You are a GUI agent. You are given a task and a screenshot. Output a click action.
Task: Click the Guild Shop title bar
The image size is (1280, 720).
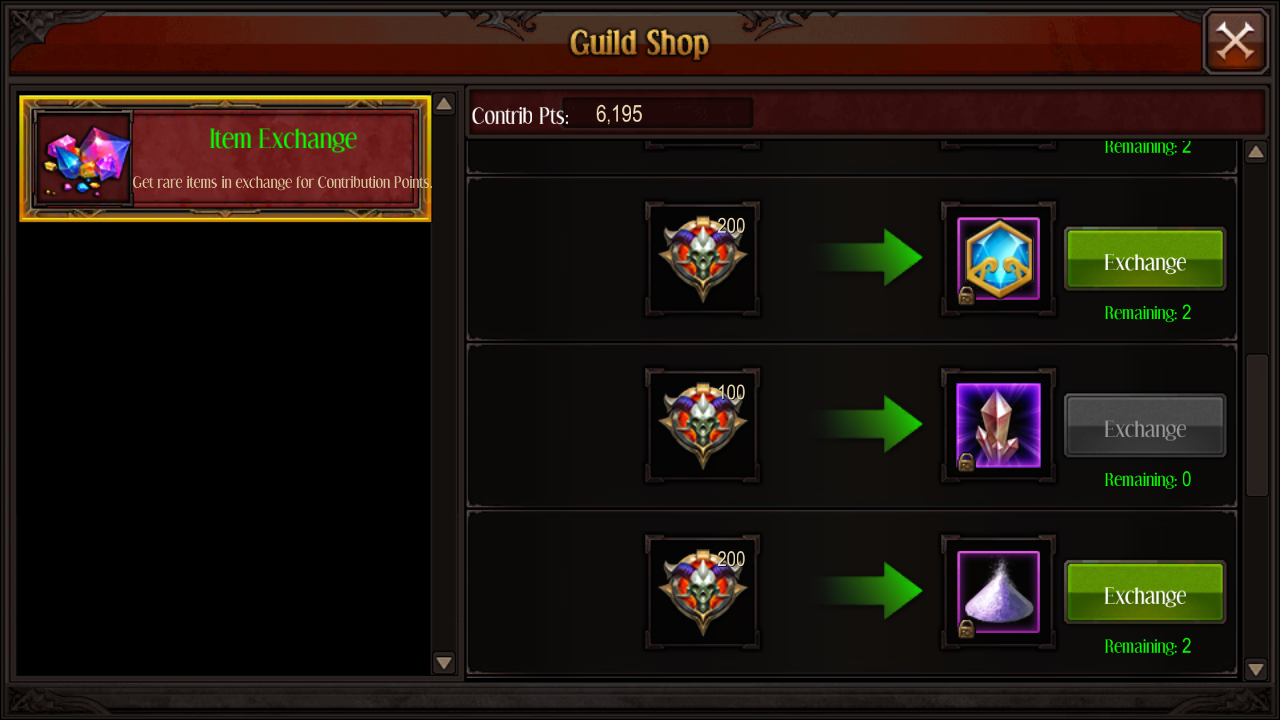click(638, 43)
